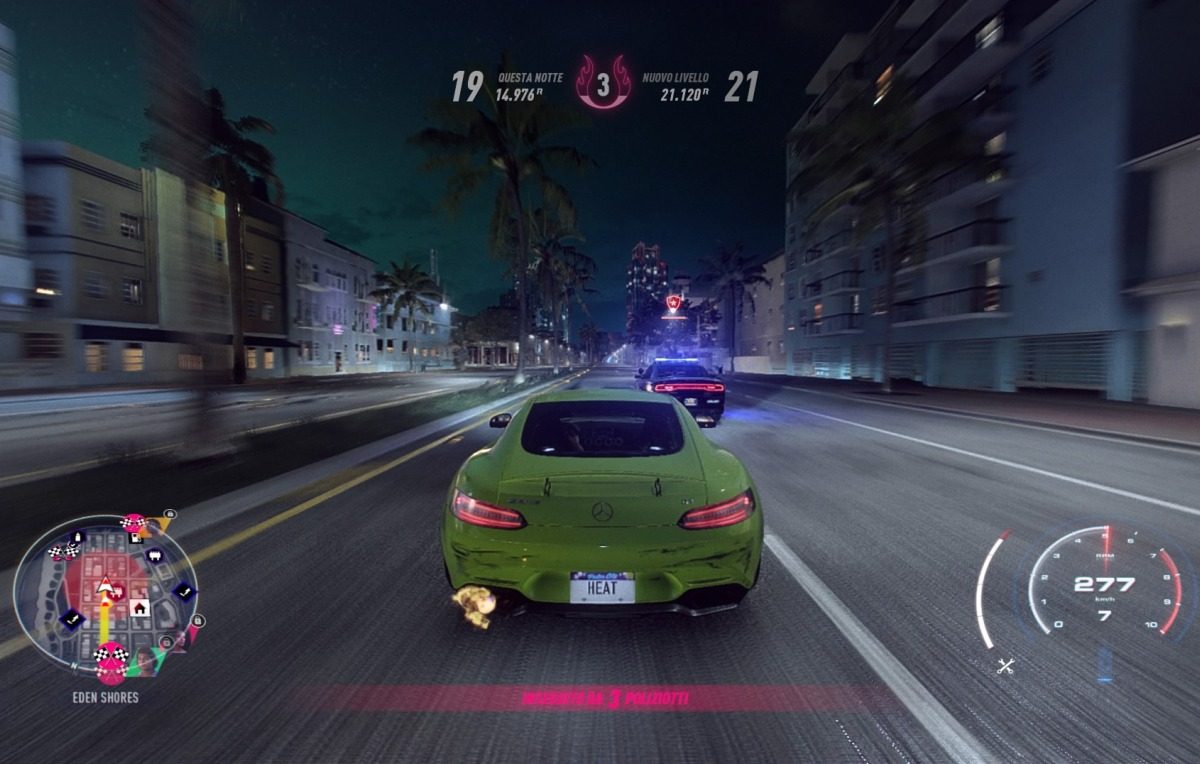Select the safehouse home icon on the minimap
This screenshot has width=1200, height=764.
[x=140, y=607]
